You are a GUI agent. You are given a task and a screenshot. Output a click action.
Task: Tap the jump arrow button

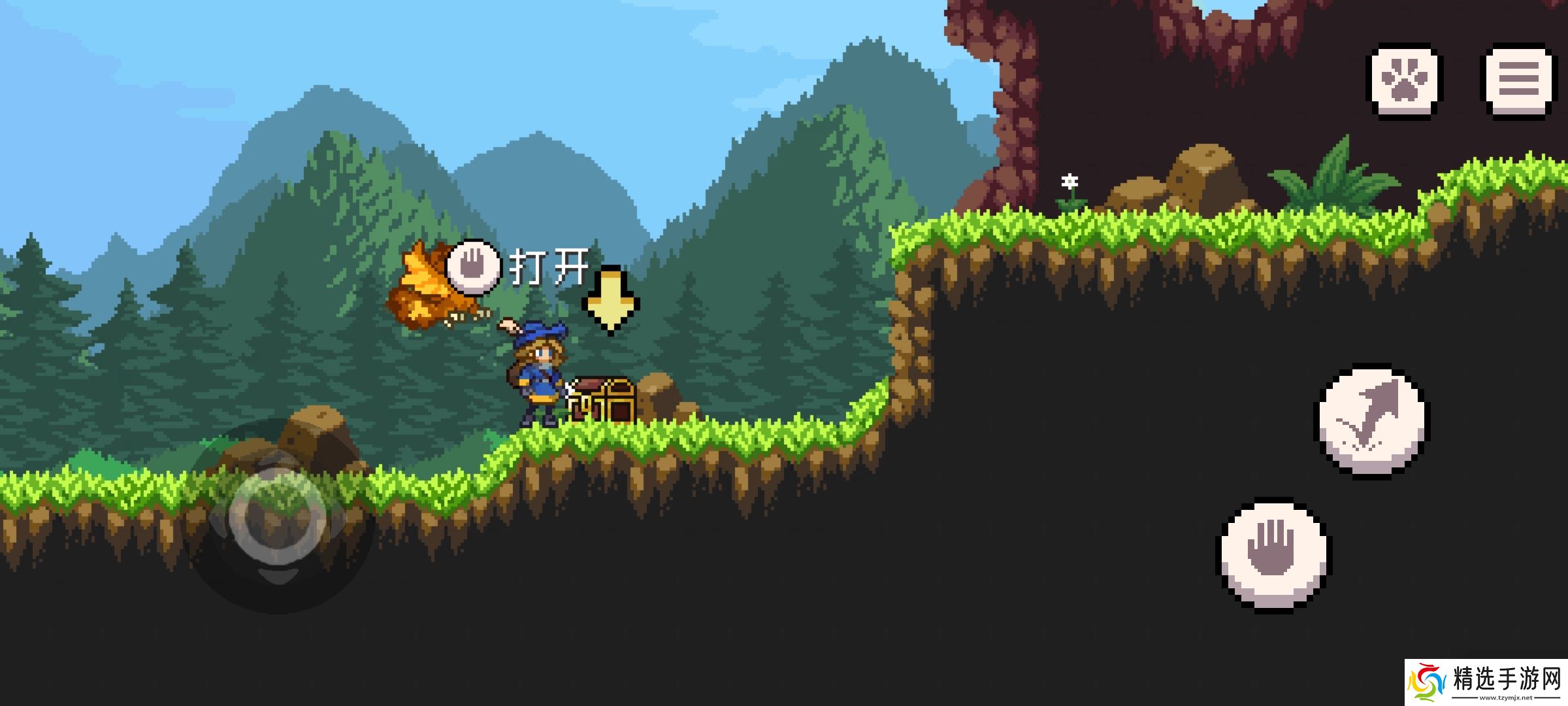pyautogui.click(x=1372, y=422)
